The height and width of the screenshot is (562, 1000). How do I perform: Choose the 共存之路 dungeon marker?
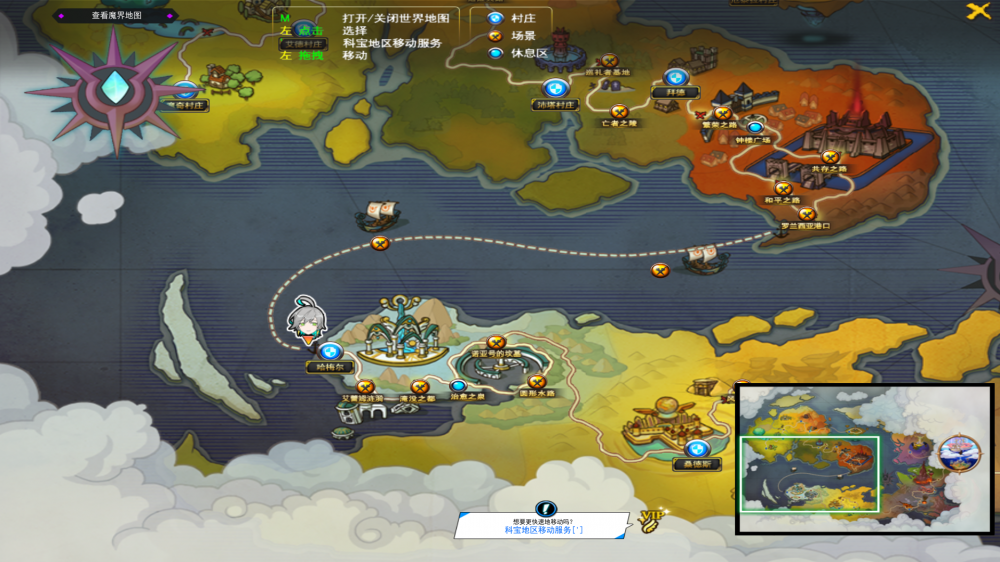[829, 157]
